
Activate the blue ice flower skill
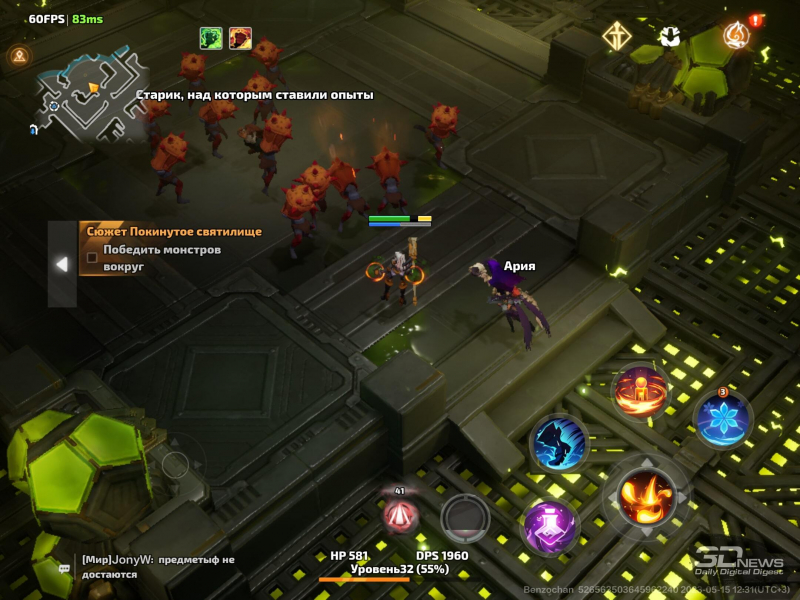pyautogui.click(x=722, y=417)
